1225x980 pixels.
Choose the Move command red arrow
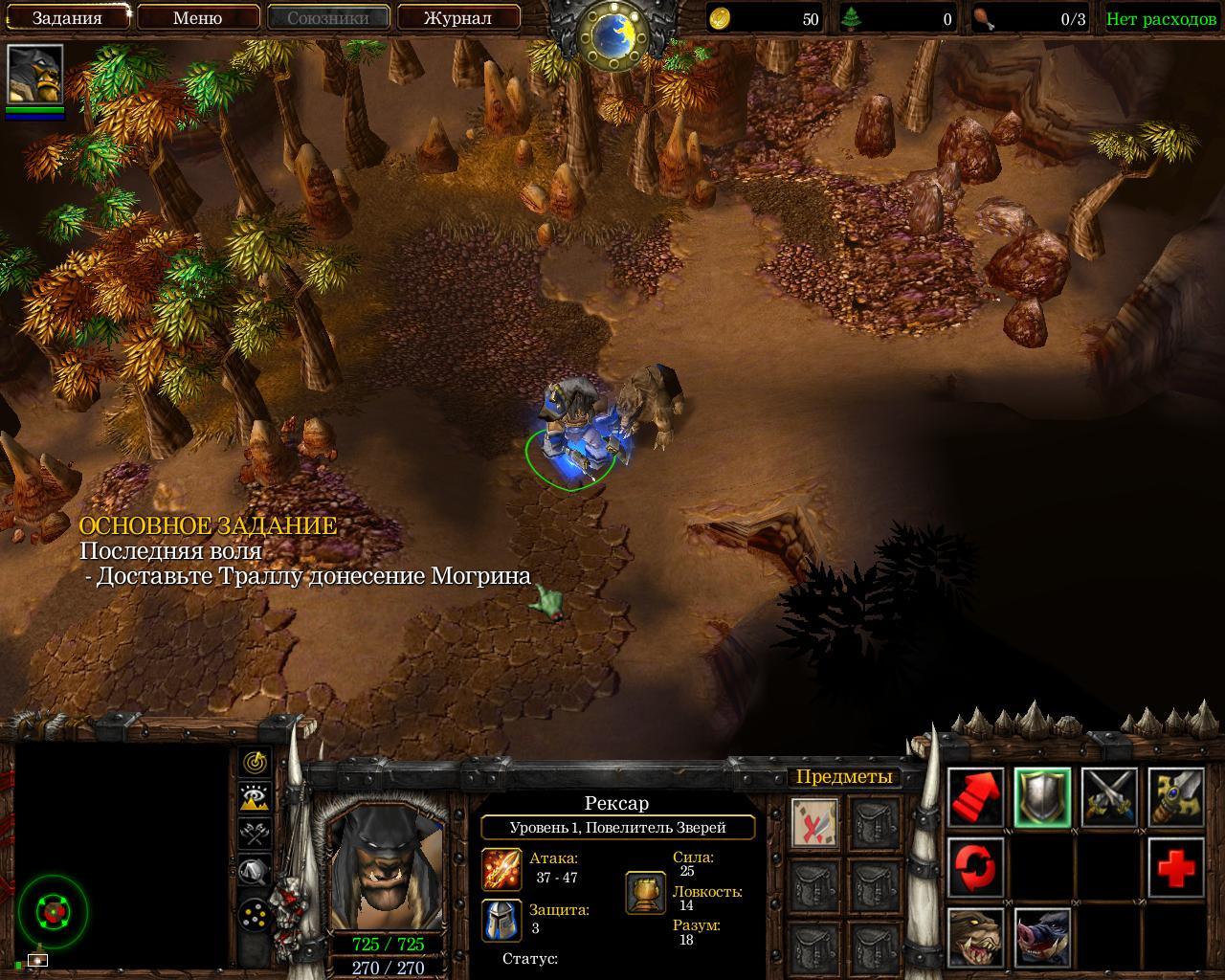click(975, 797)
